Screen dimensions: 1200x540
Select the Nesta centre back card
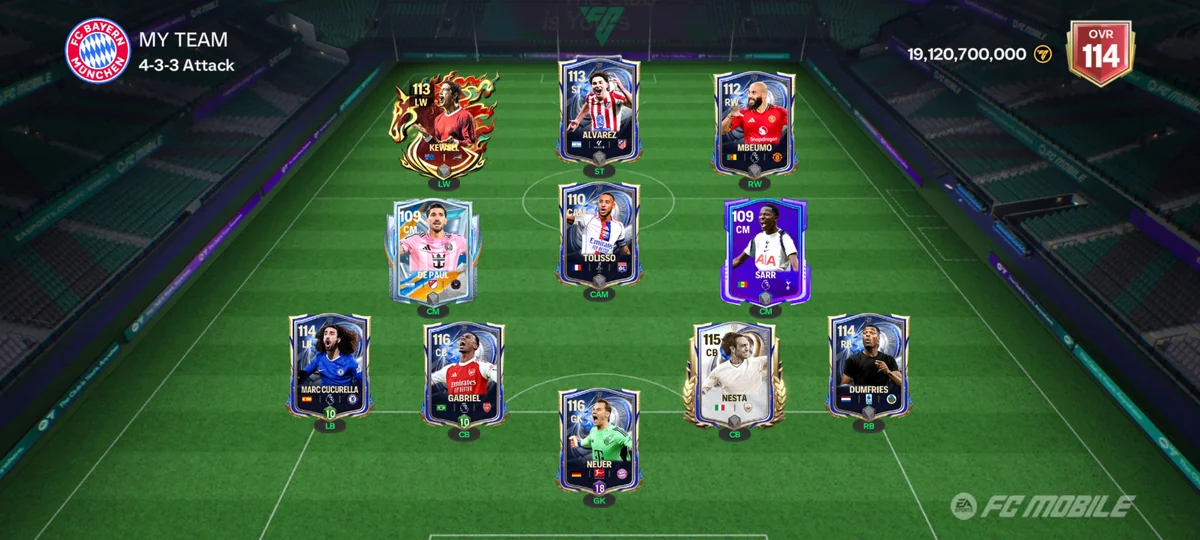(x=735, y=373)
